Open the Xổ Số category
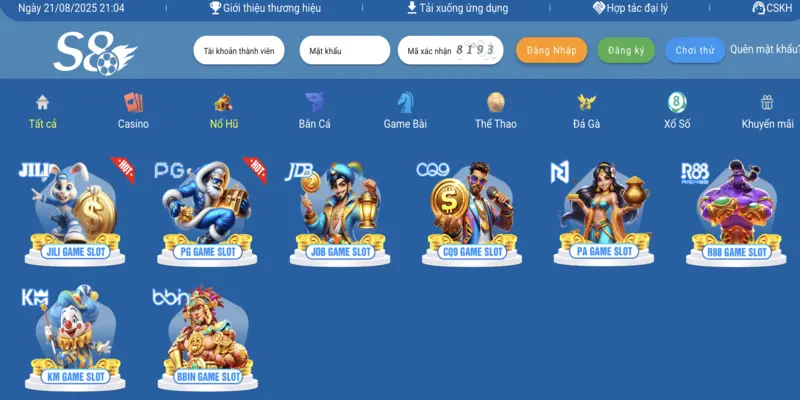This screenshot has height=400, width=800. [x=677, y=111]
